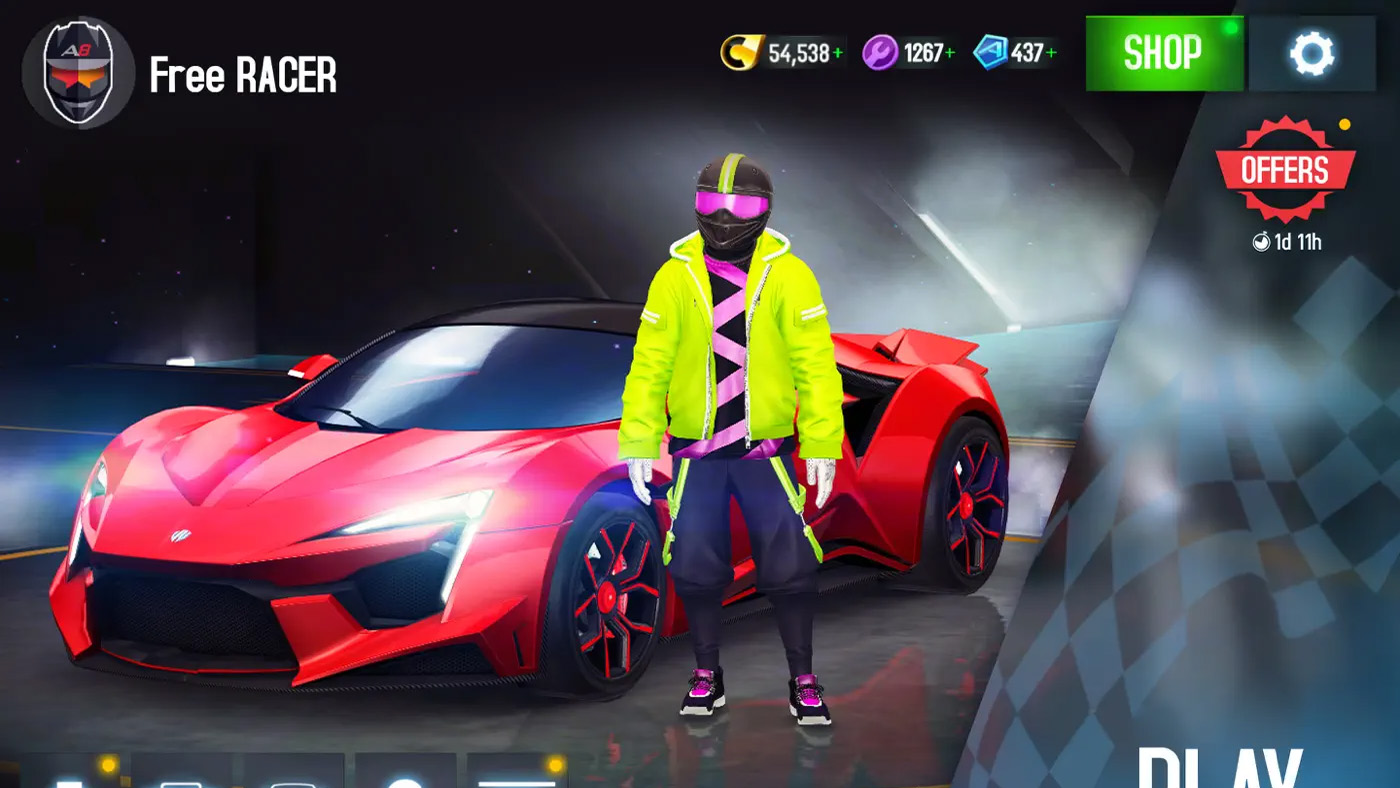Screen dimensions: 1400x788
Task: Select the Free RACER player name
Action: click(x=243, y=76)
